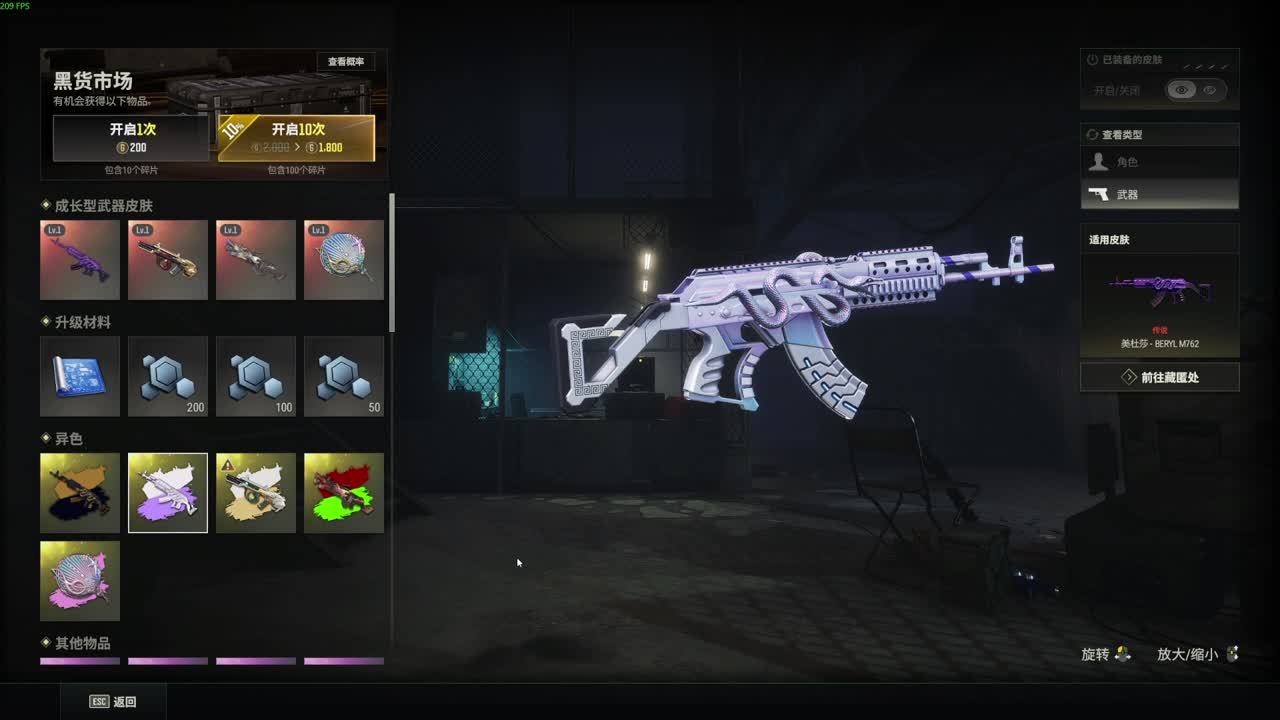This screenshot has height=720, width=1280.
Task: View drop probability (查看概率)
Action: click(346, 62)
